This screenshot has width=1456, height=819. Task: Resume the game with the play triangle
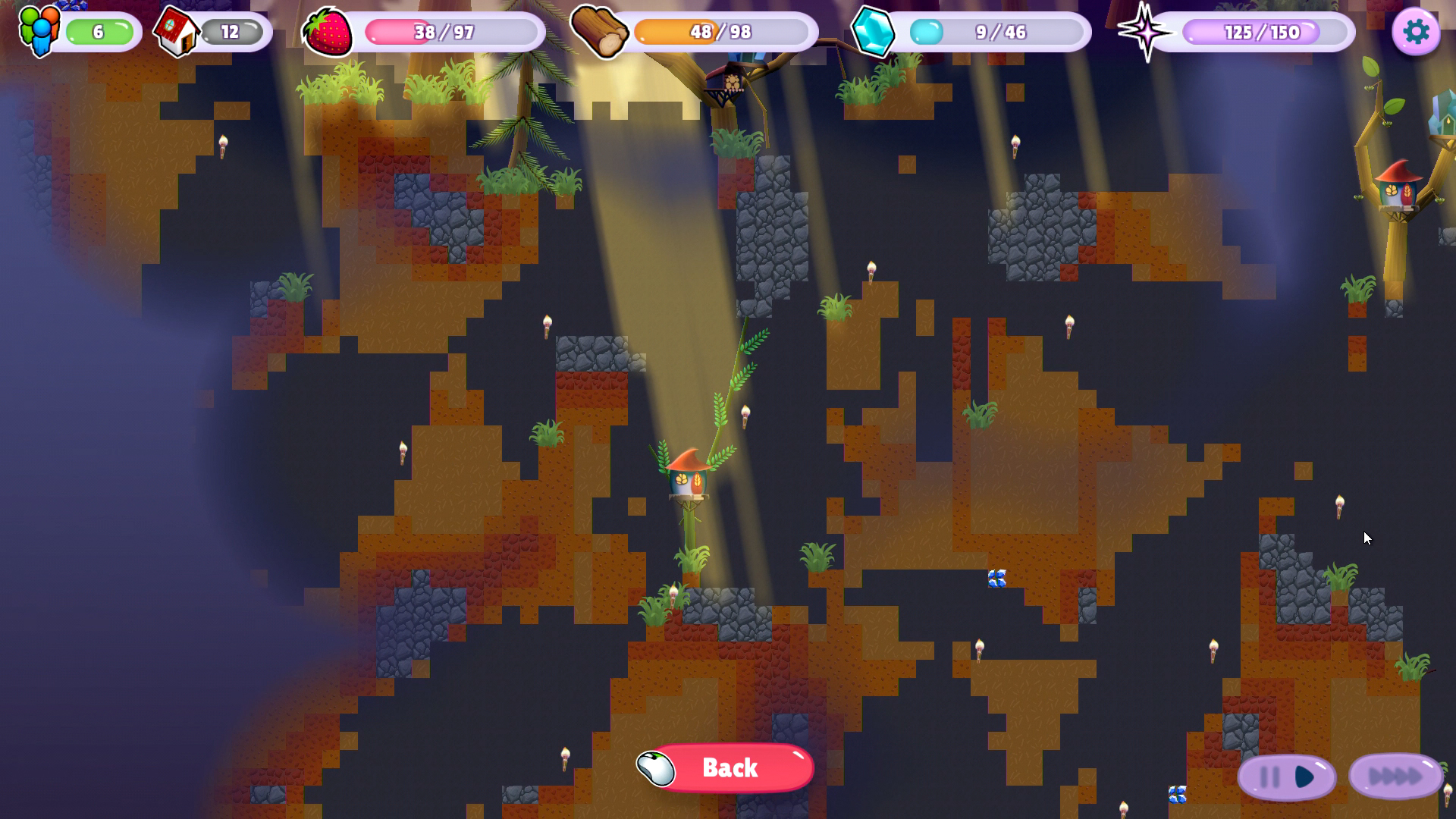pyautogui.click(x=1304, y=775)
